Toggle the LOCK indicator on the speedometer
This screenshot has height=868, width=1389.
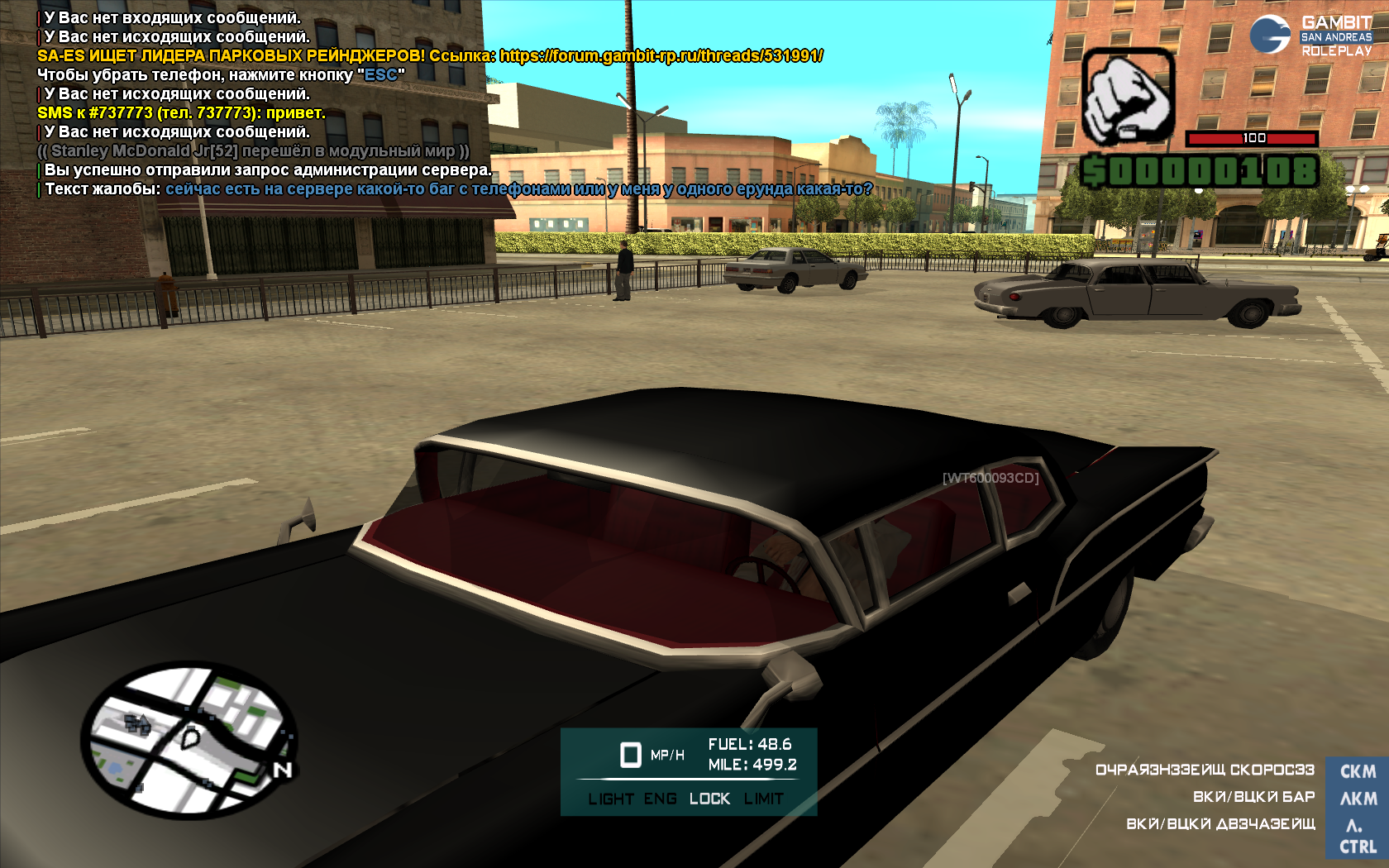tap(709, 799)
